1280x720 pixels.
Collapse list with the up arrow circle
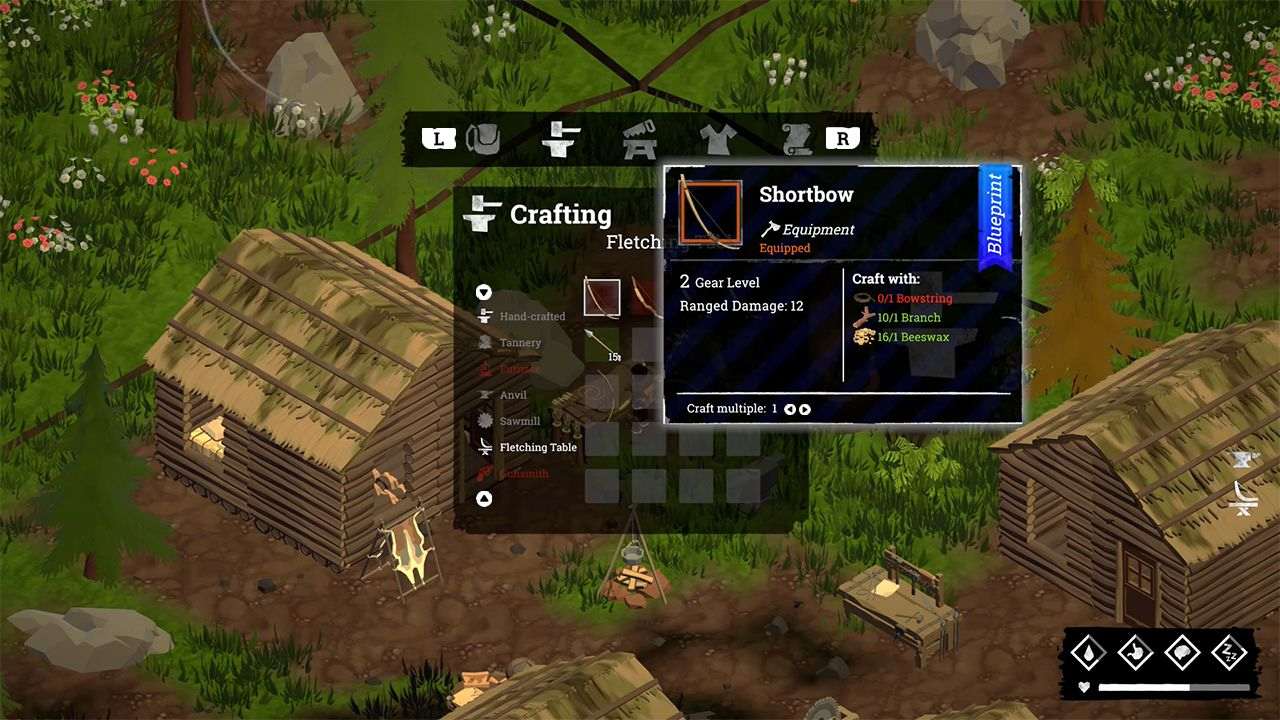pyautogui.click(x=484, y=498)
